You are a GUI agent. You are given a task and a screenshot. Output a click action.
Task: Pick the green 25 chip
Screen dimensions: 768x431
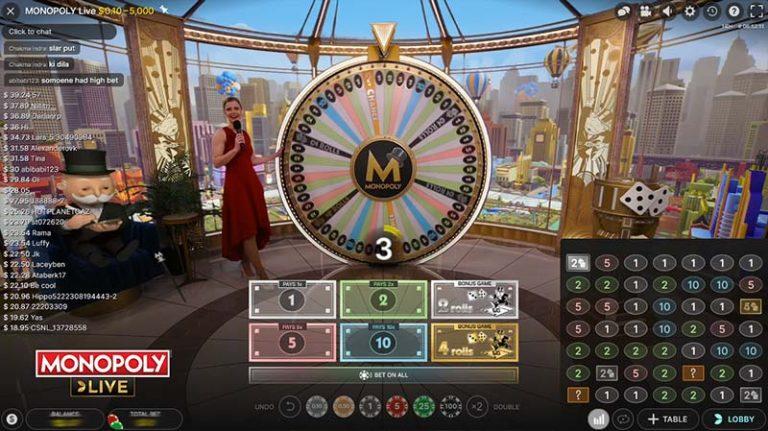point(424,406)
